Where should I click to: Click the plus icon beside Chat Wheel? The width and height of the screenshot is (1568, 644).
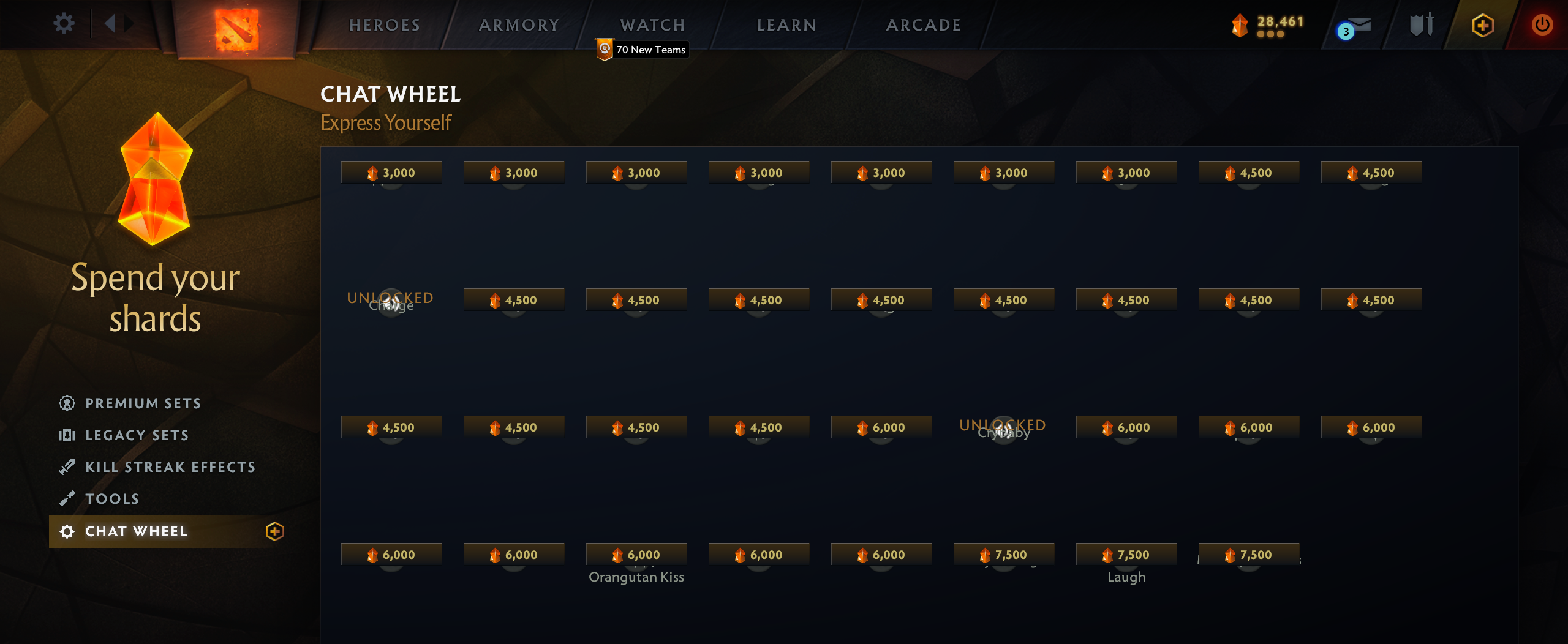click(274, 531)
